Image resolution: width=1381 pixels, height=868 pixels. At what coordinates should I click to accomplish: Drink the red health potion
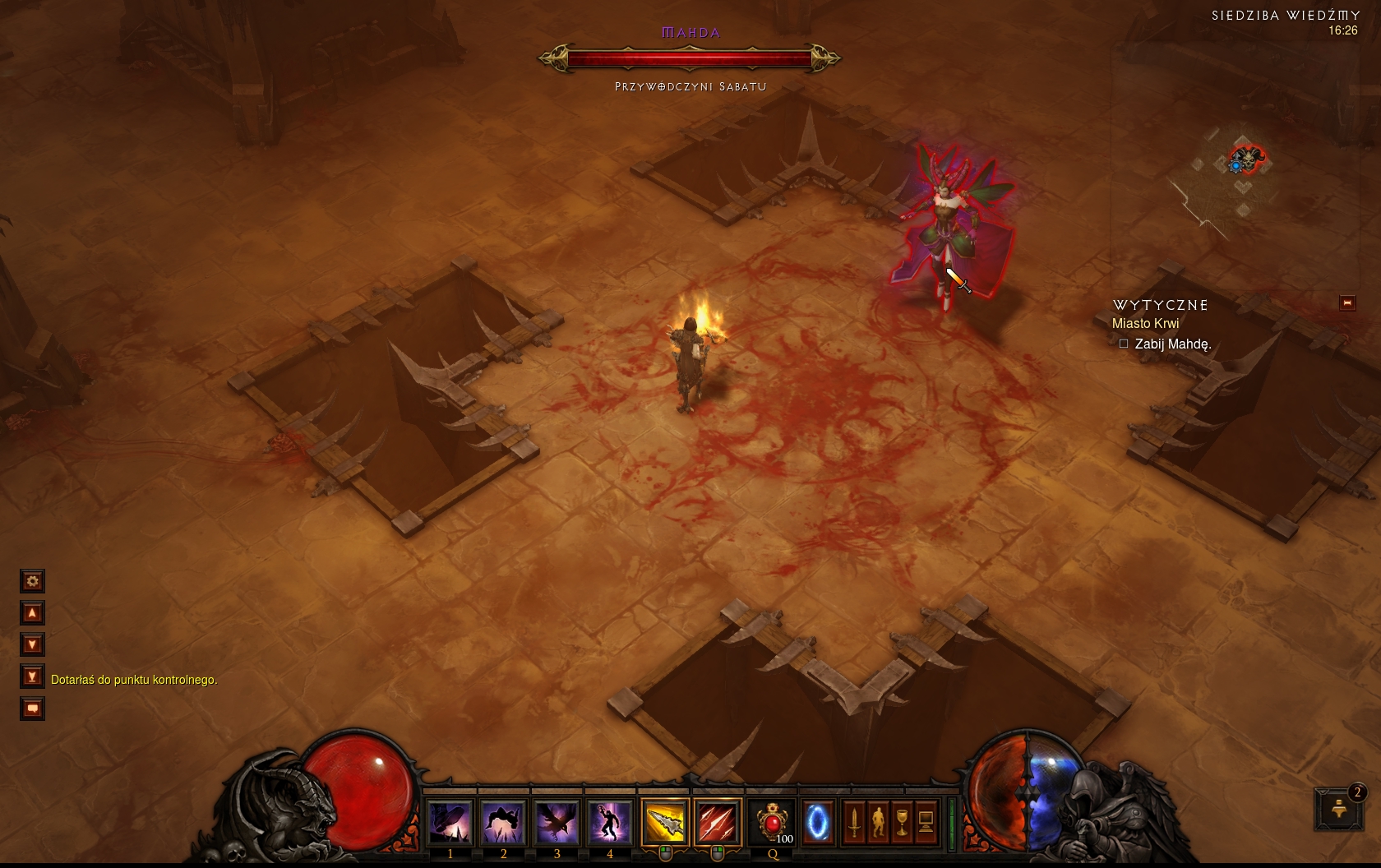pos(772,821)
